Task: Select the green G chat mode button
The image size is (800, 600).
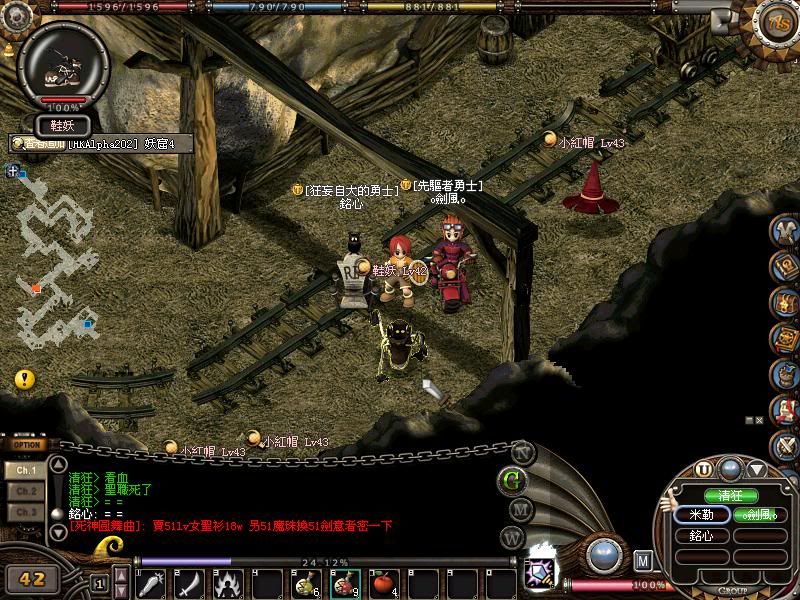Action: click(514, 480)
